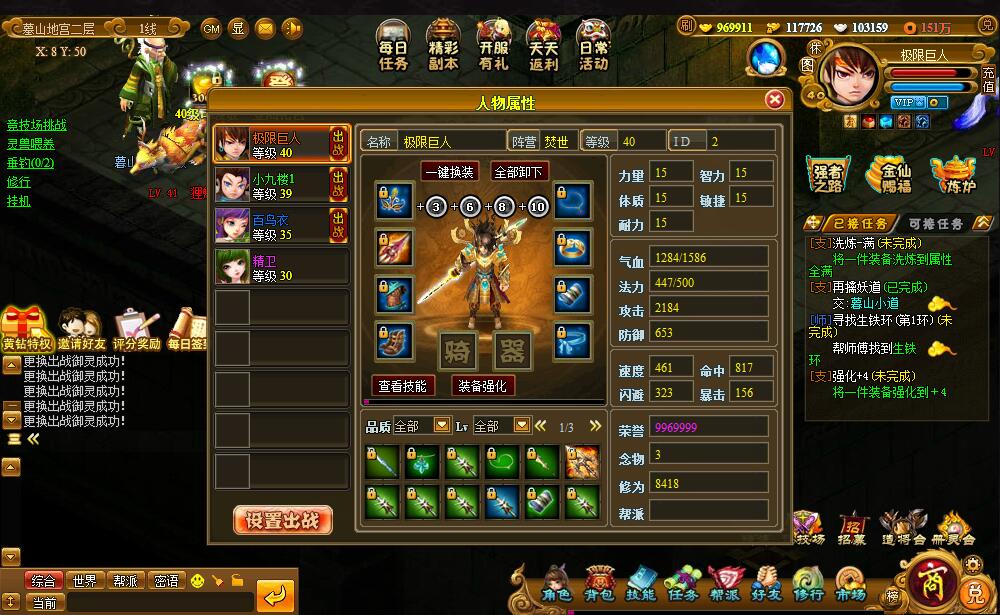Screen dimensions: 1000x615
Task: Close the 人物属性 character window
Action: (x=773, y=100)
